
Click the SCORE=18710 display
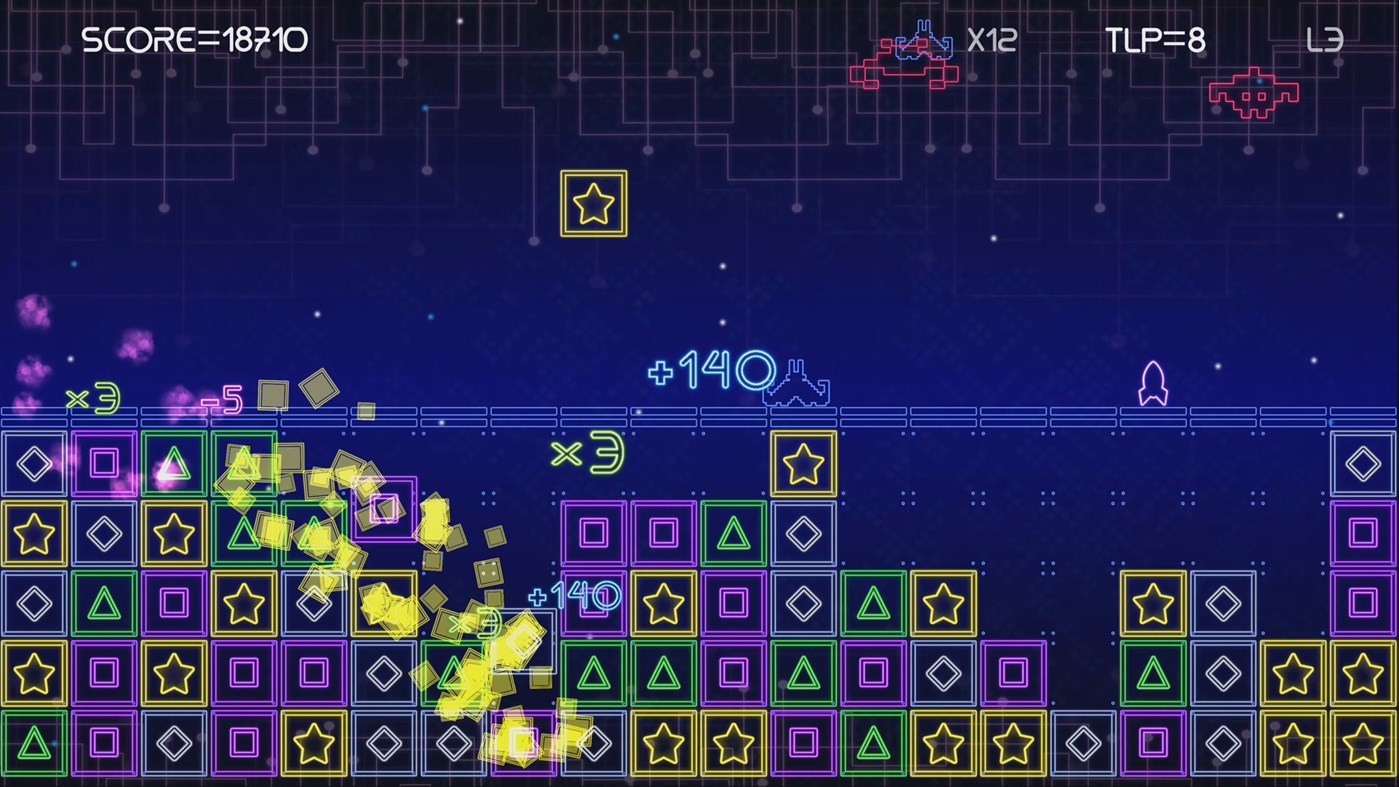pos(197,40)
